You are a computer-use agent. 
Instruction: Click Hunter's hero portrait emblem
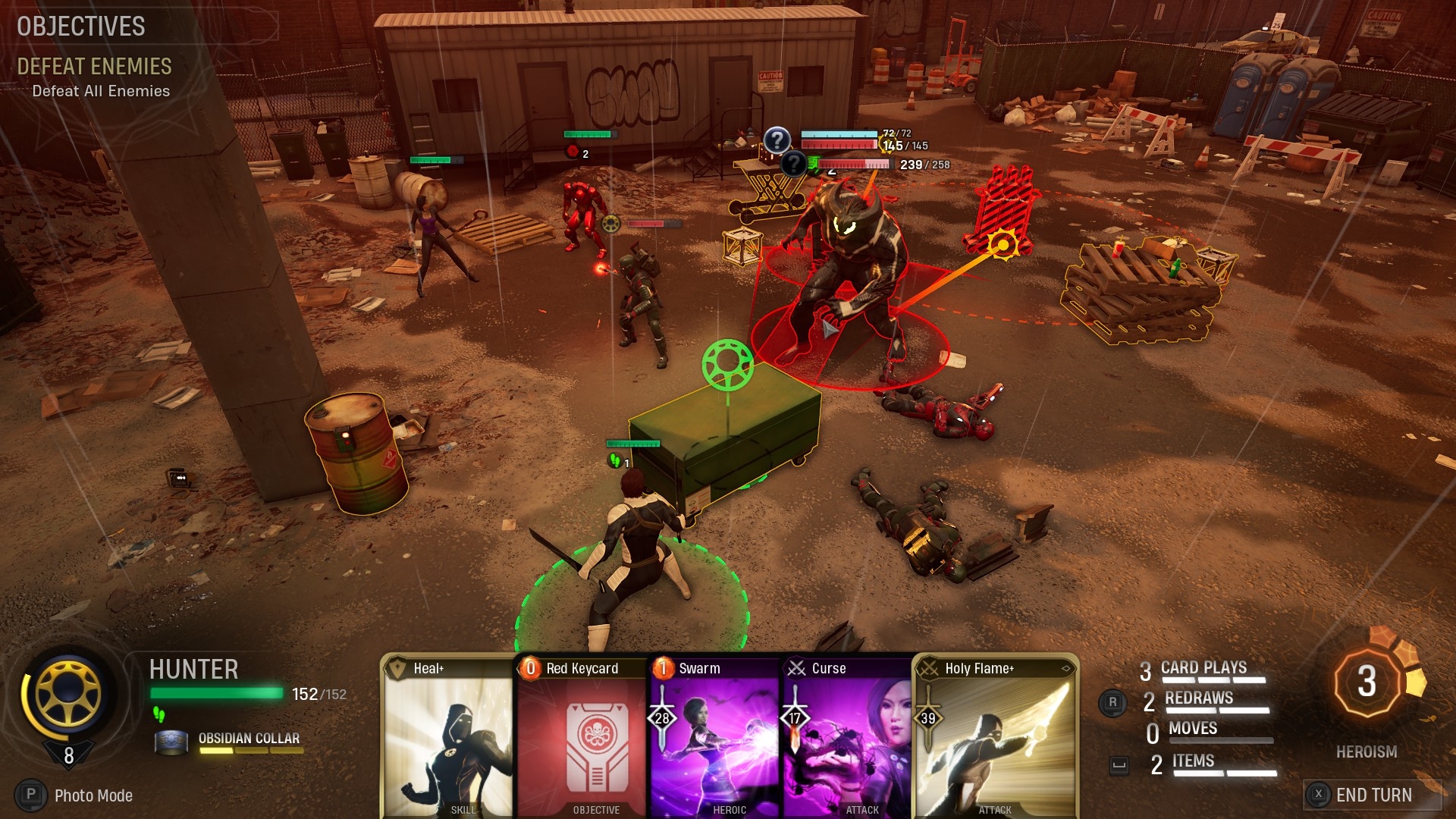click(x=69, y=692)
